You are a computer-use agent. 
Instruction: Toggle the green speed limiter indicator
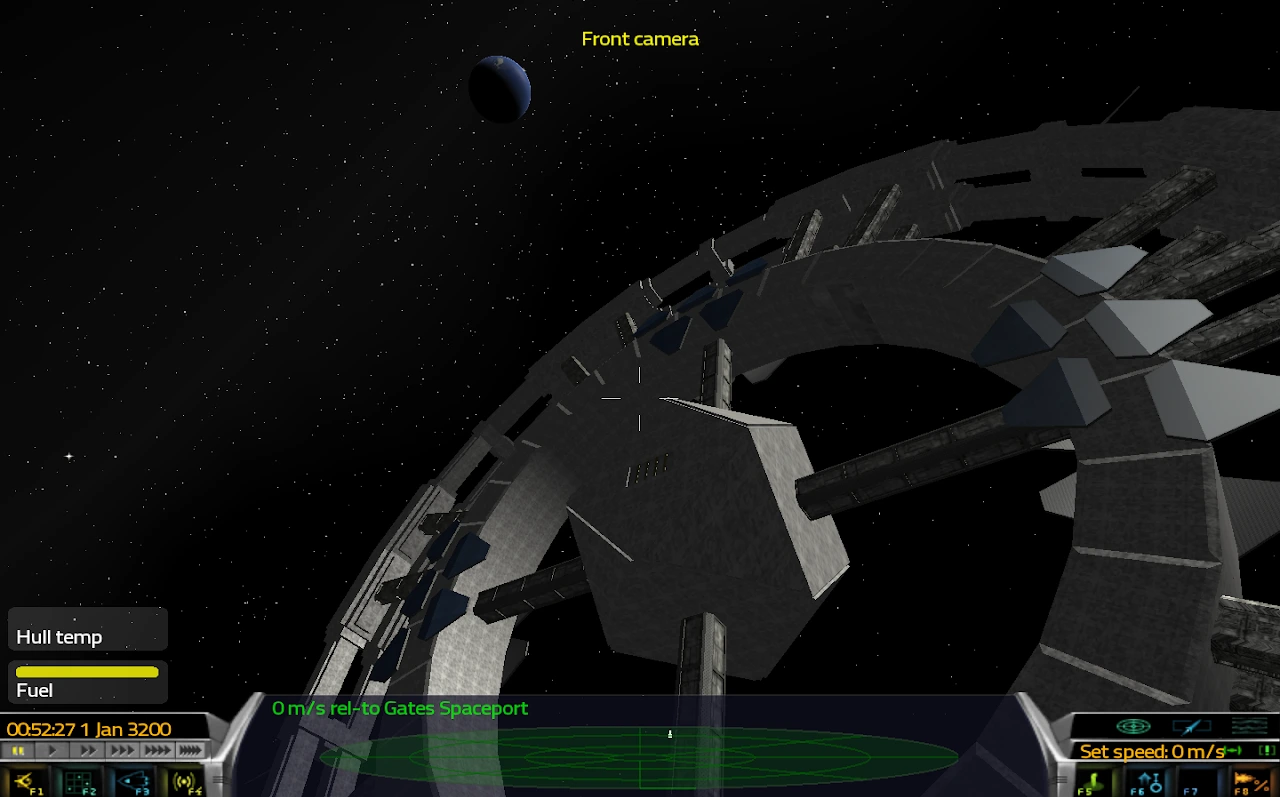[1232, 750]
